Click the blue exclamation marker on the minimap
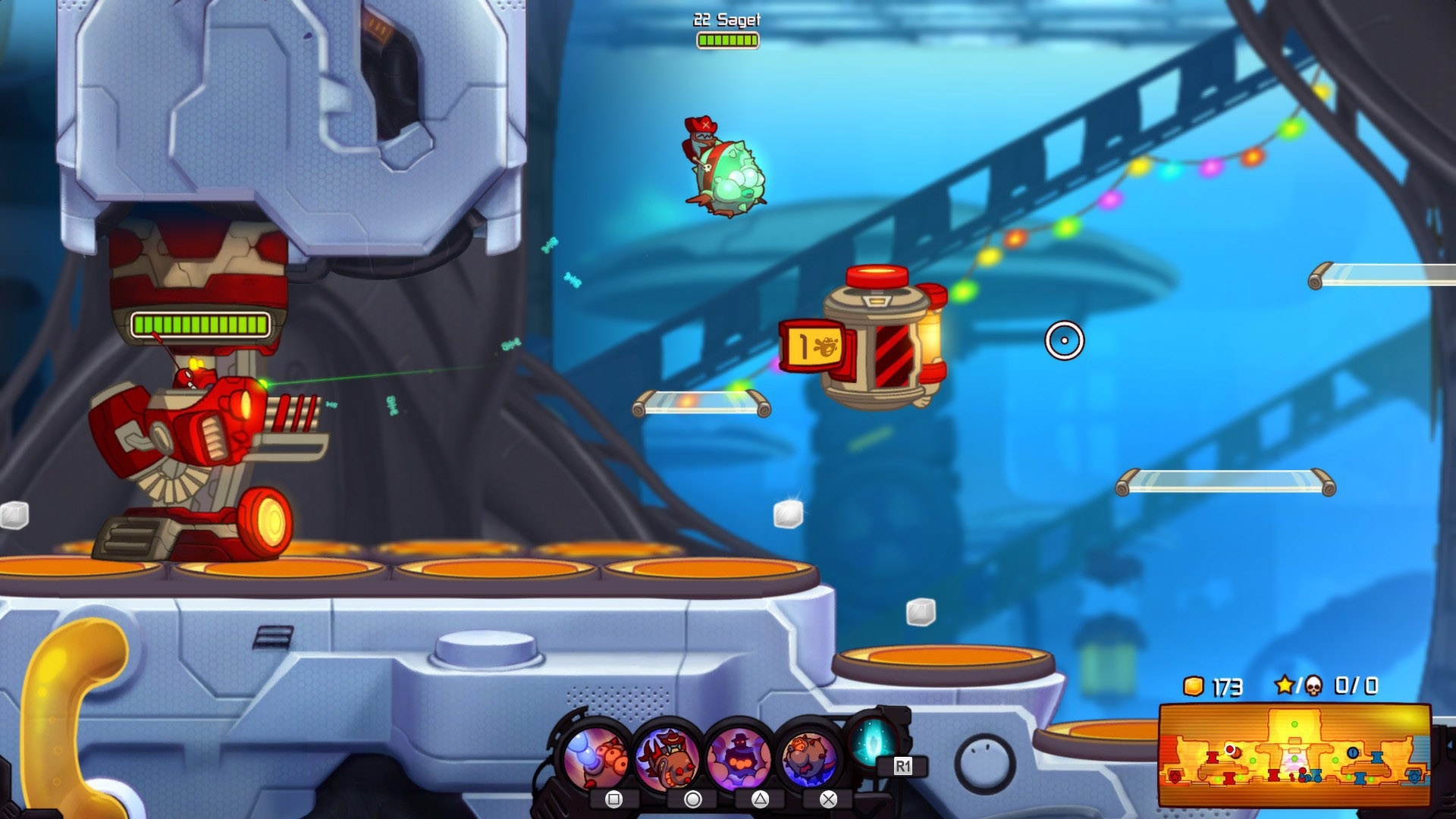Screen dimensions: 1456x819 1353,753
